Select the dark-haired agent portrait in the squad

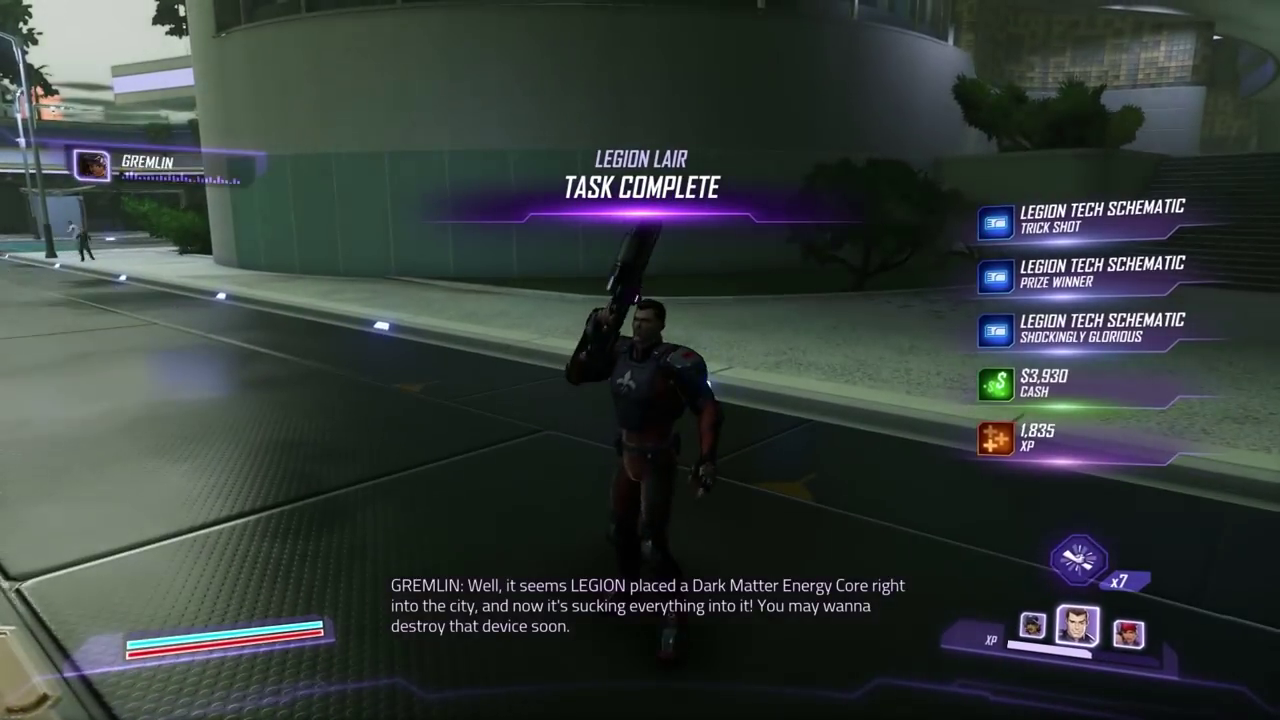1077,625
